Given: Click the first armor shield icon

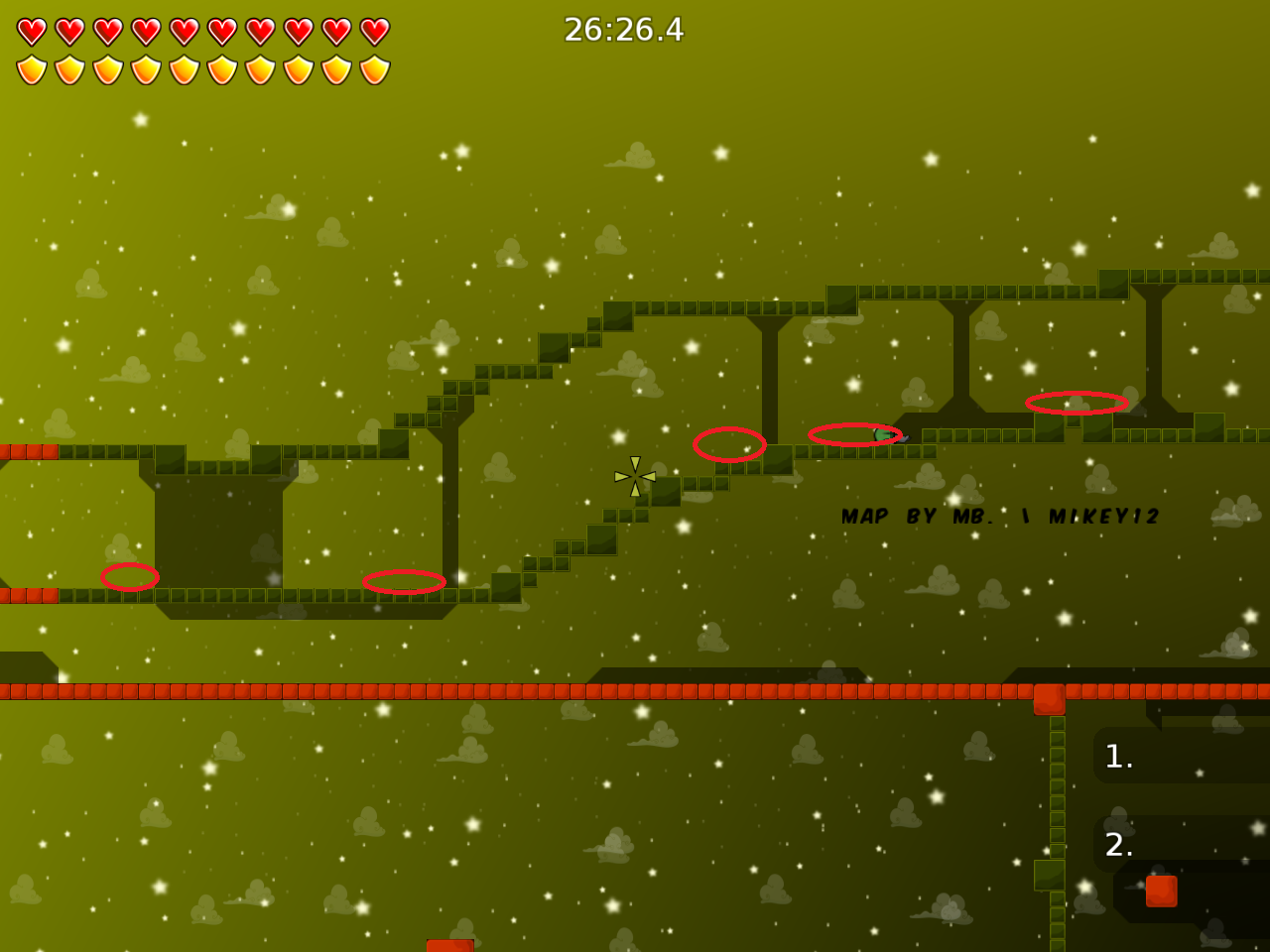Looking at the screenshot, I should 30,67.
